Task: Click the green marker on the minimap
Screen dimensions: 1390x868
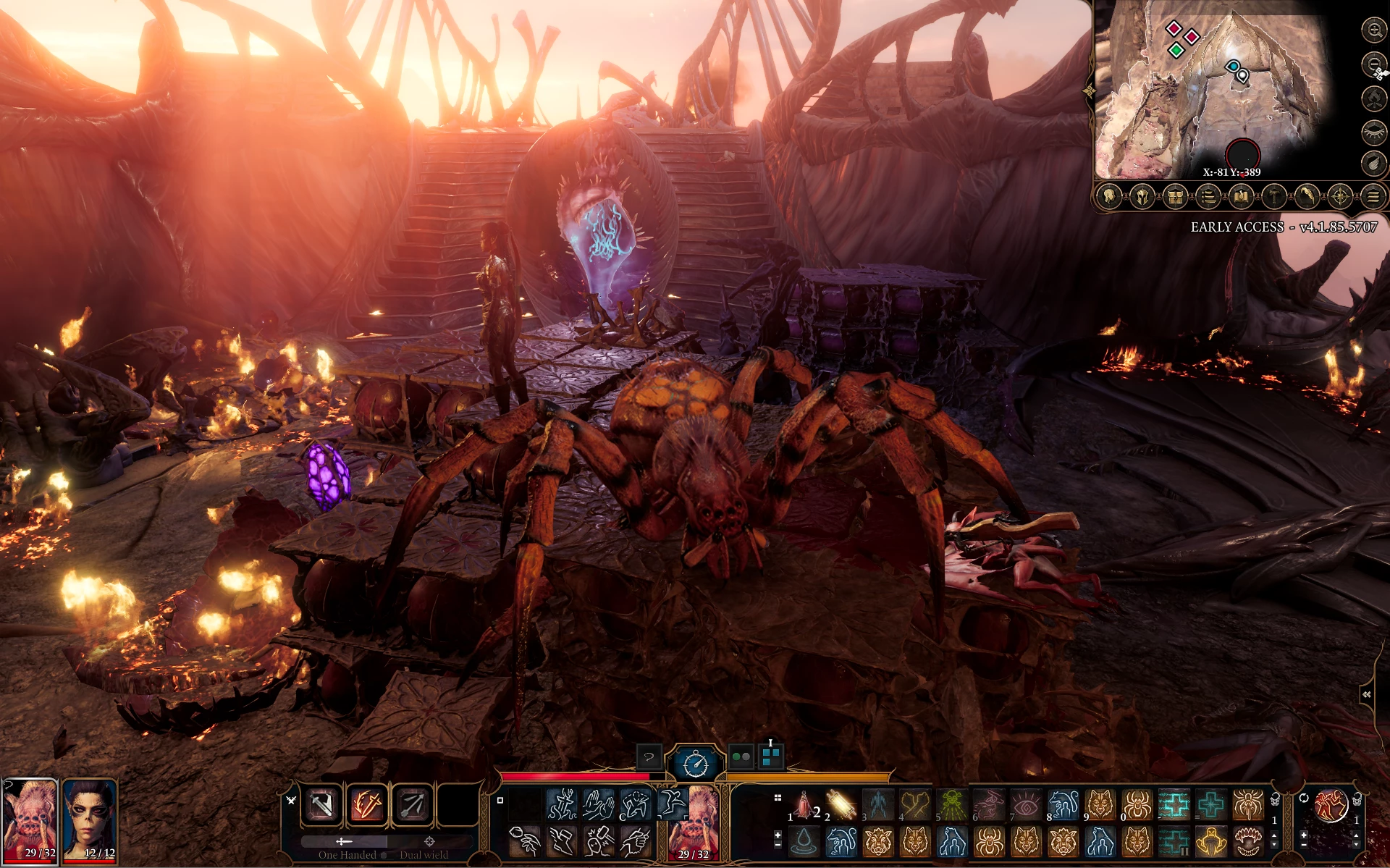Action: point(1176,51)
